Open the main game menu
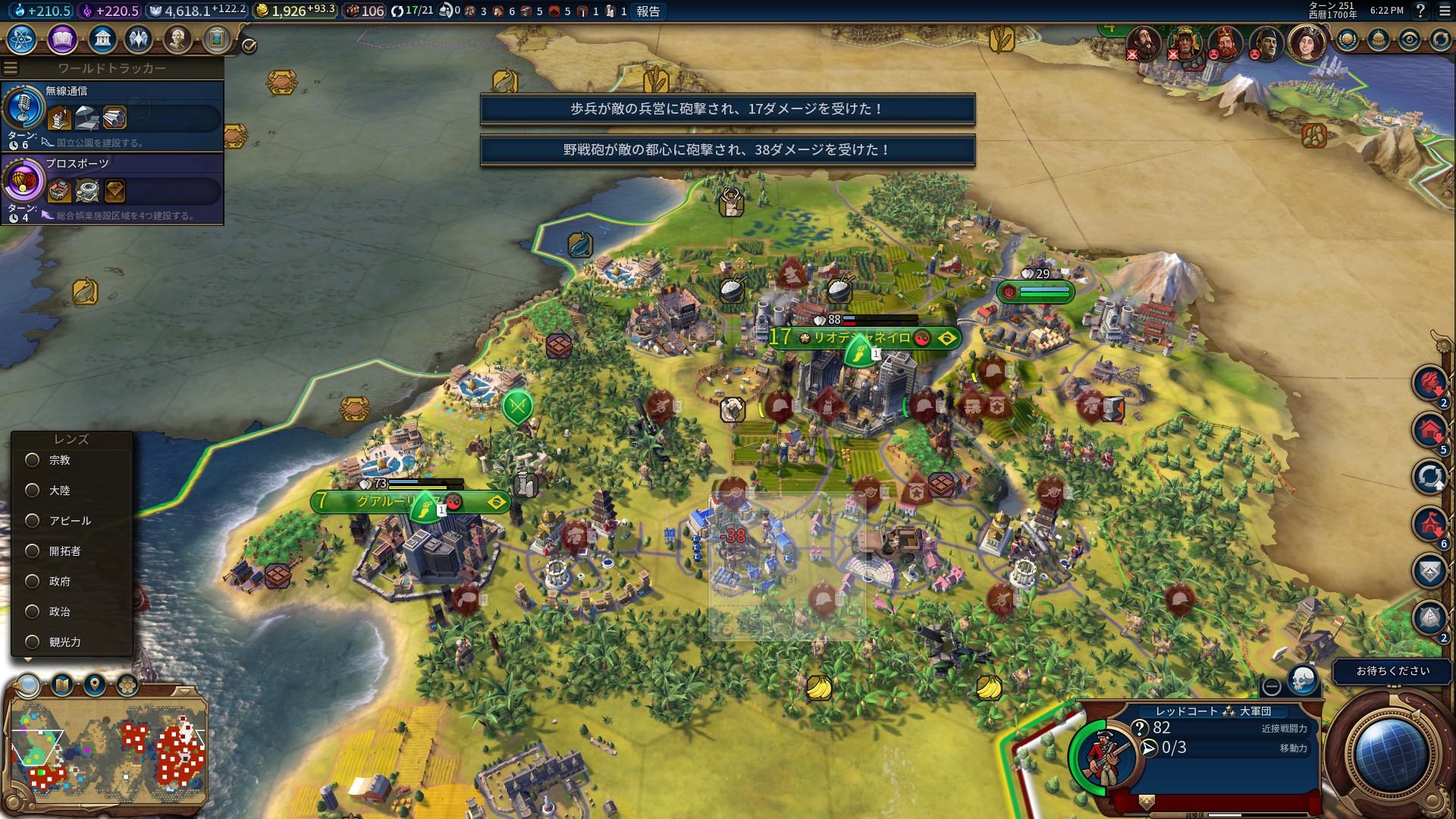1456x819 pixels. pos(1445,11)
